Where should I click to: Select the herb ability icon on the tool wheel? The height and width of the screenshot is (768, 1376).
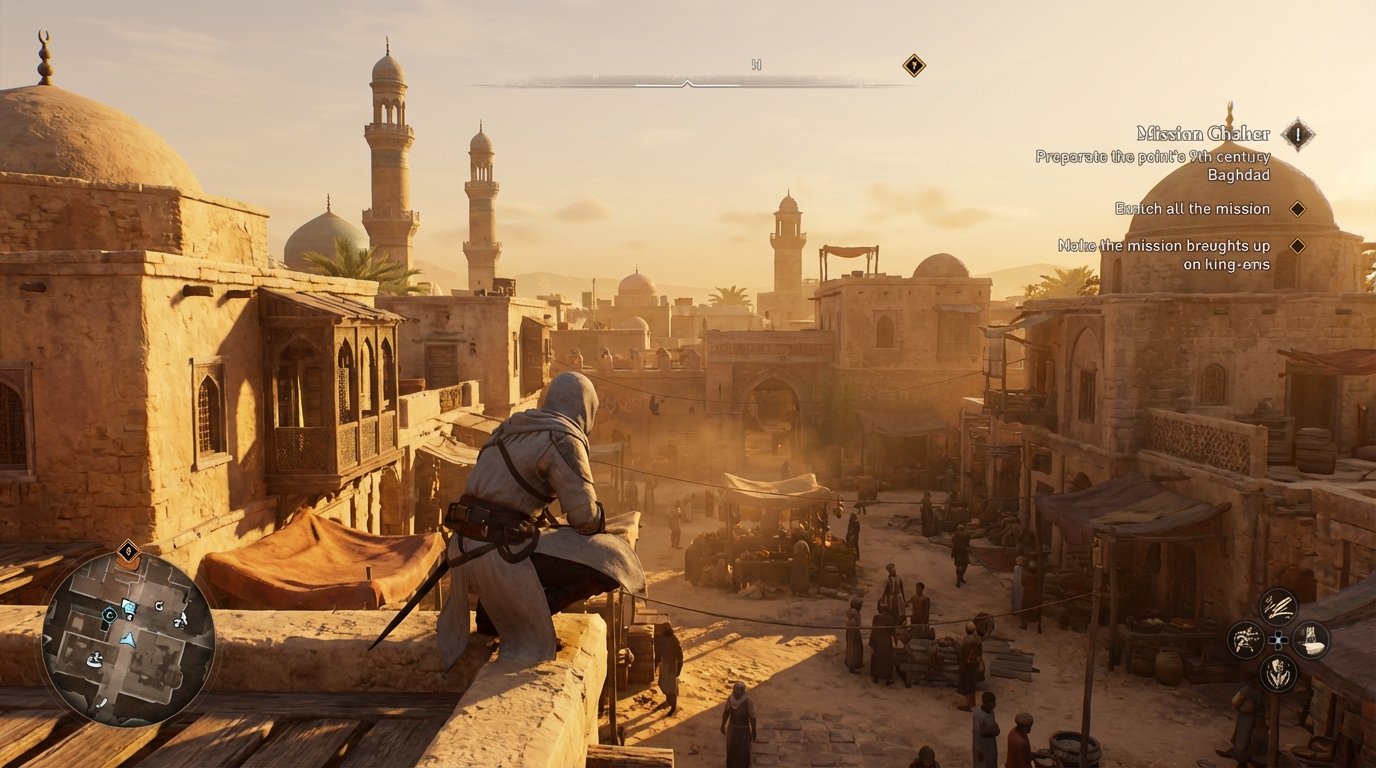point(1277,672)
